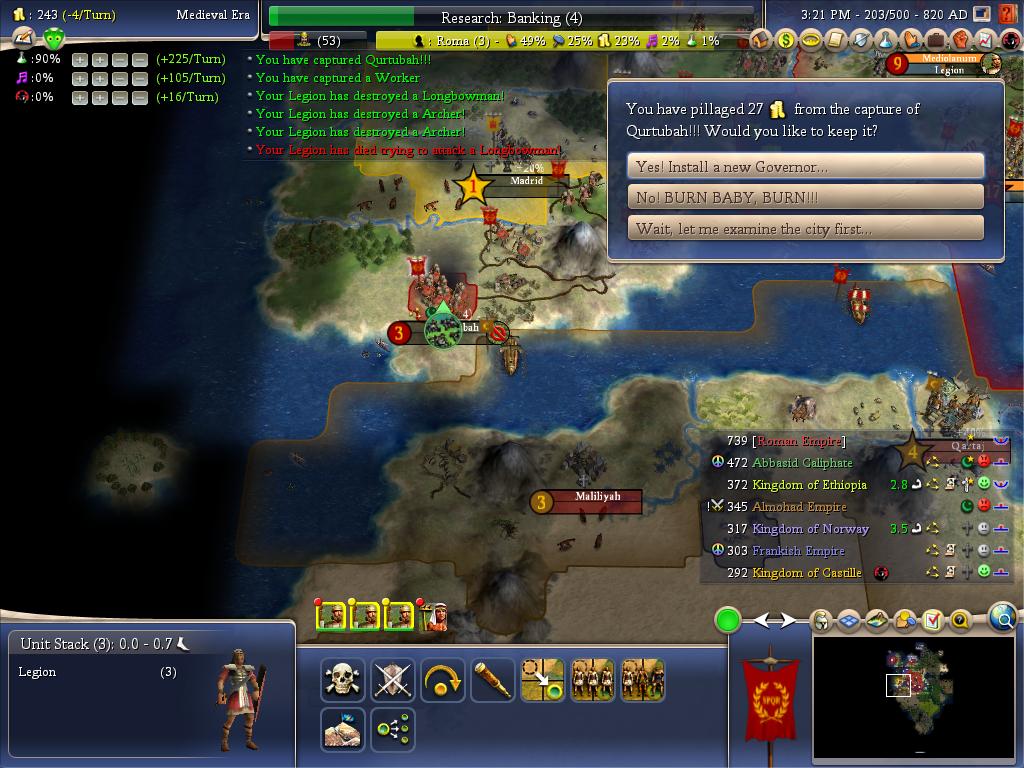Viewport: 1024px width, 768px height.
Task: Select the crossed swords and shield command
Action: (392, 680)
